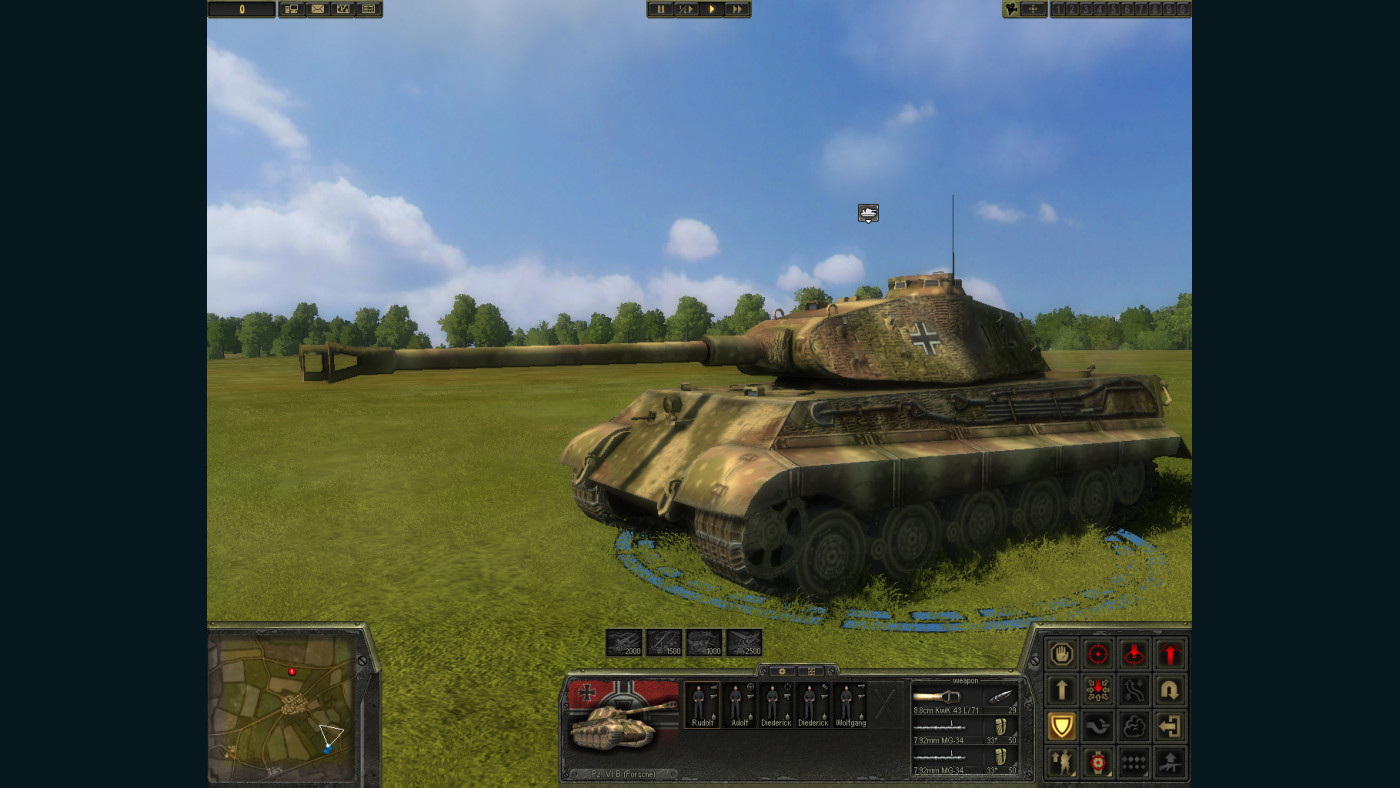Issue the Move Forward arrow order
Viewport: 1400px width, 788px height.
[1061, 690]
